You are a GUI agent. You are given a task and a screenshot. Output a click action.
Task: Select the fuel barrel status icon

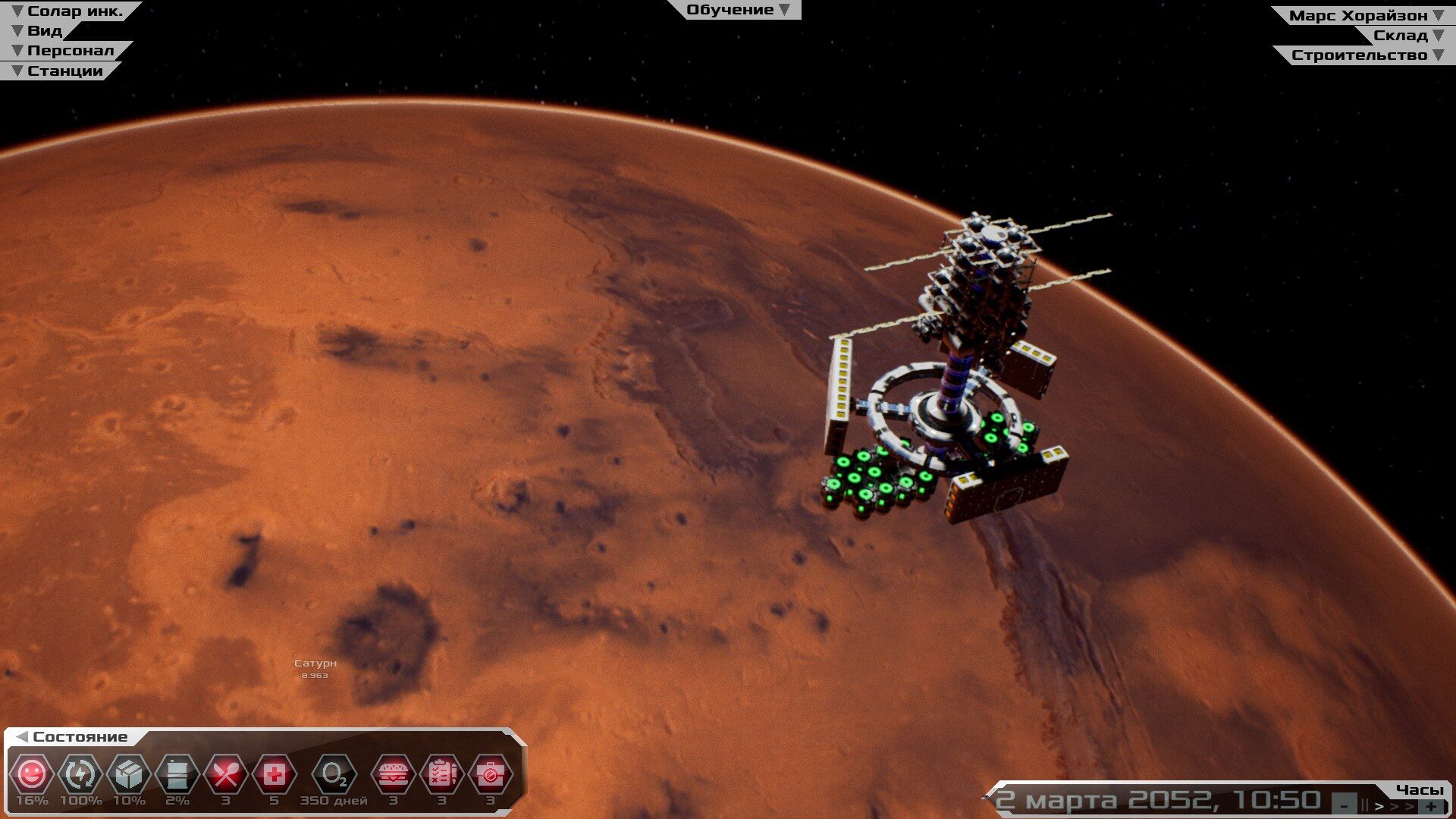[x=177, y=775]
